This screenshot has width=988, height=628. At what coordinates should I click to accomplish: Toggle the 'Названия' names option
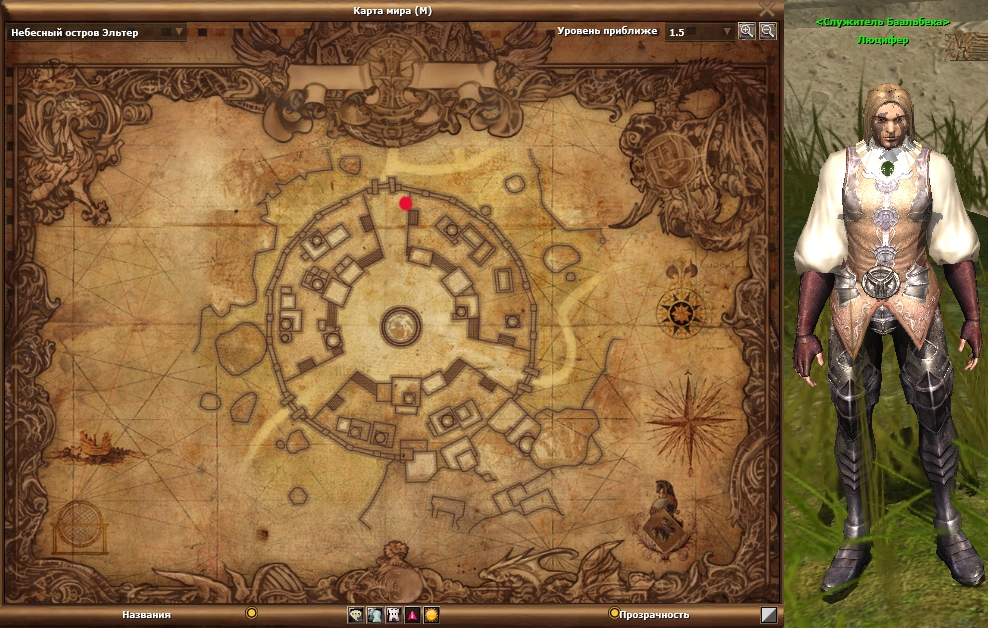pos(252,613)
